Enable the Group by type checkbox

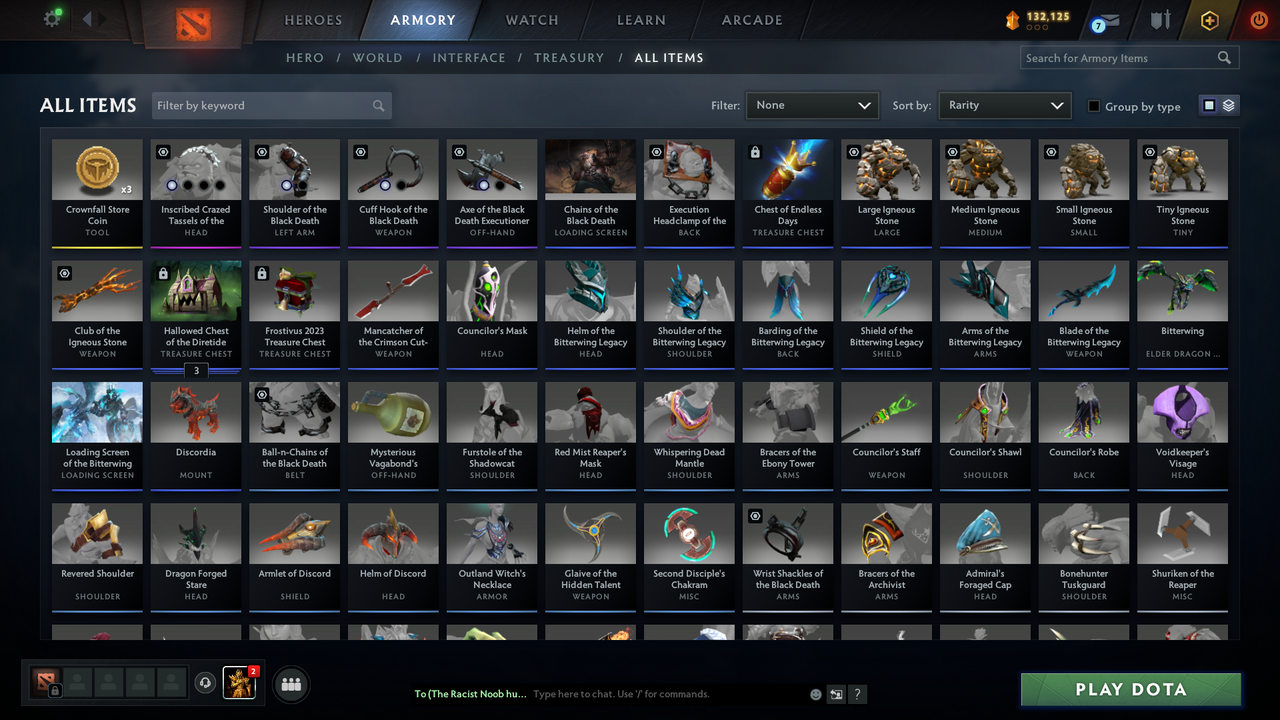point(1096,106)
